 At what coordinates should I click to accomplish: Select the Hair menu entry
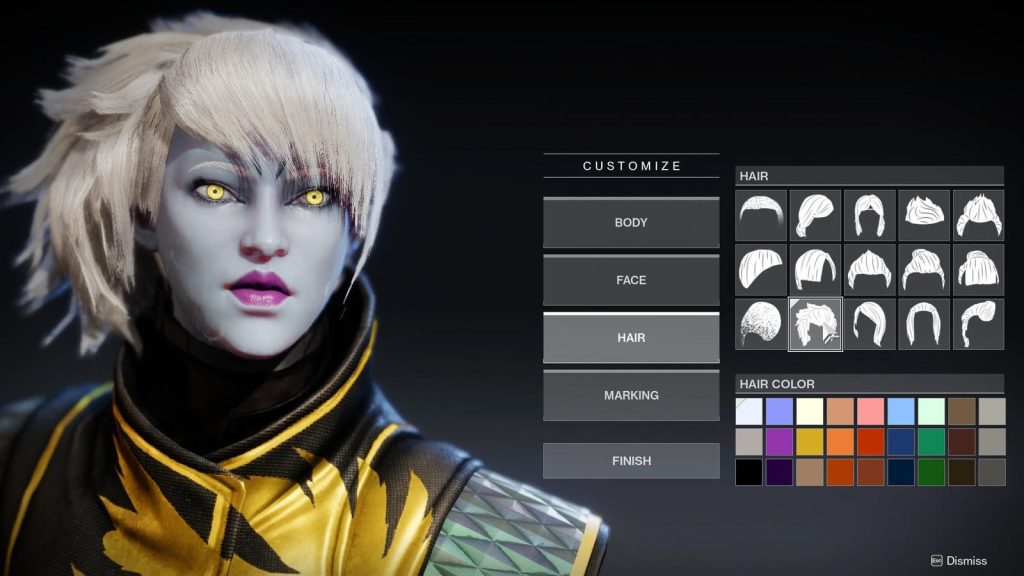(631, 338)
